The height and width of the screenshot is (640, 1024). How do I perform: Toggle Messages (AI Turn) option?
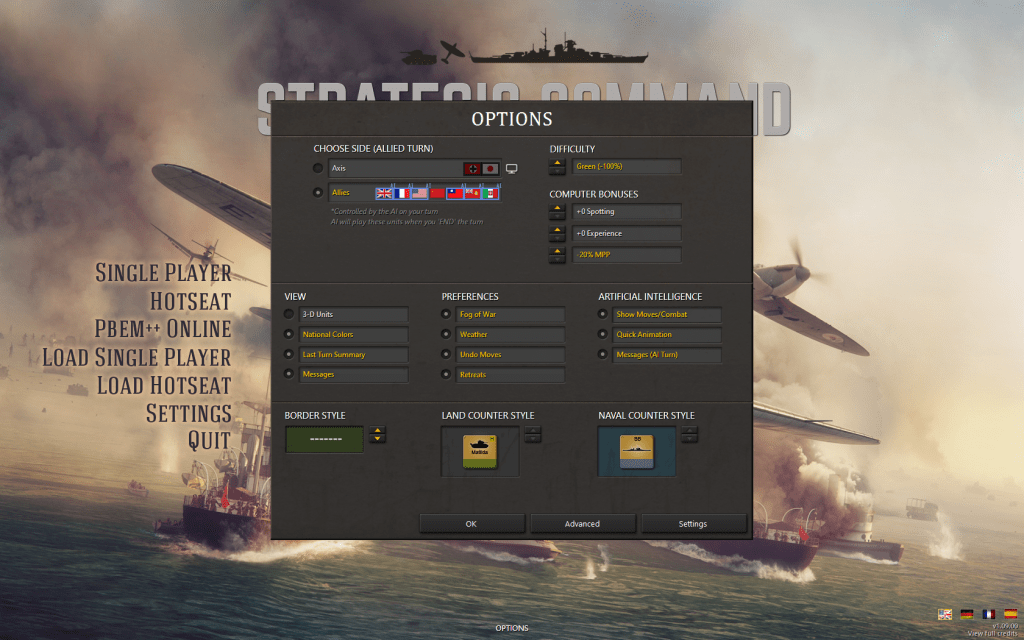click(x=603, y=354)
